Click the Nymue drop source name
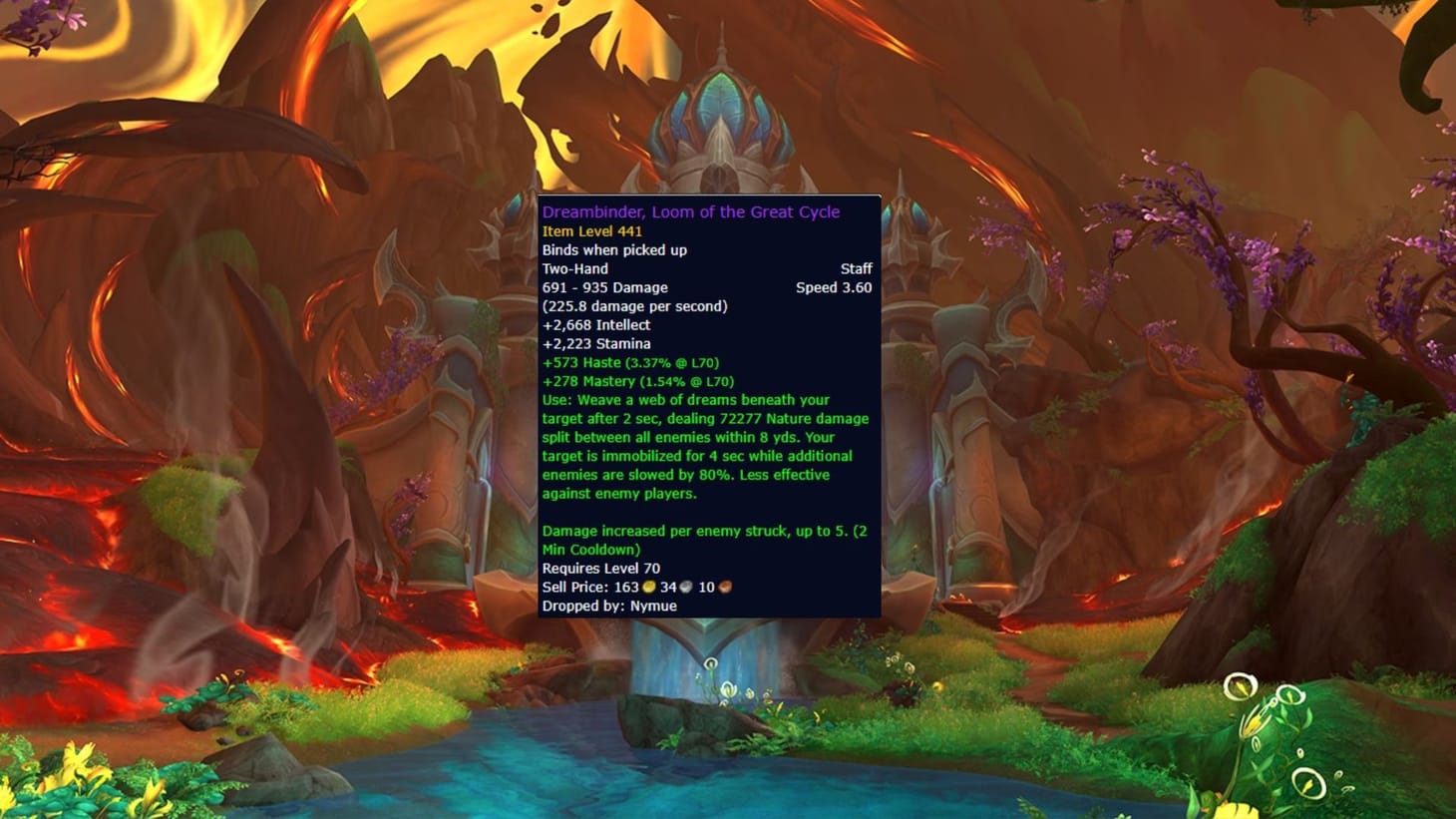This screenshot has width=1456, height=819. (654, 606)
